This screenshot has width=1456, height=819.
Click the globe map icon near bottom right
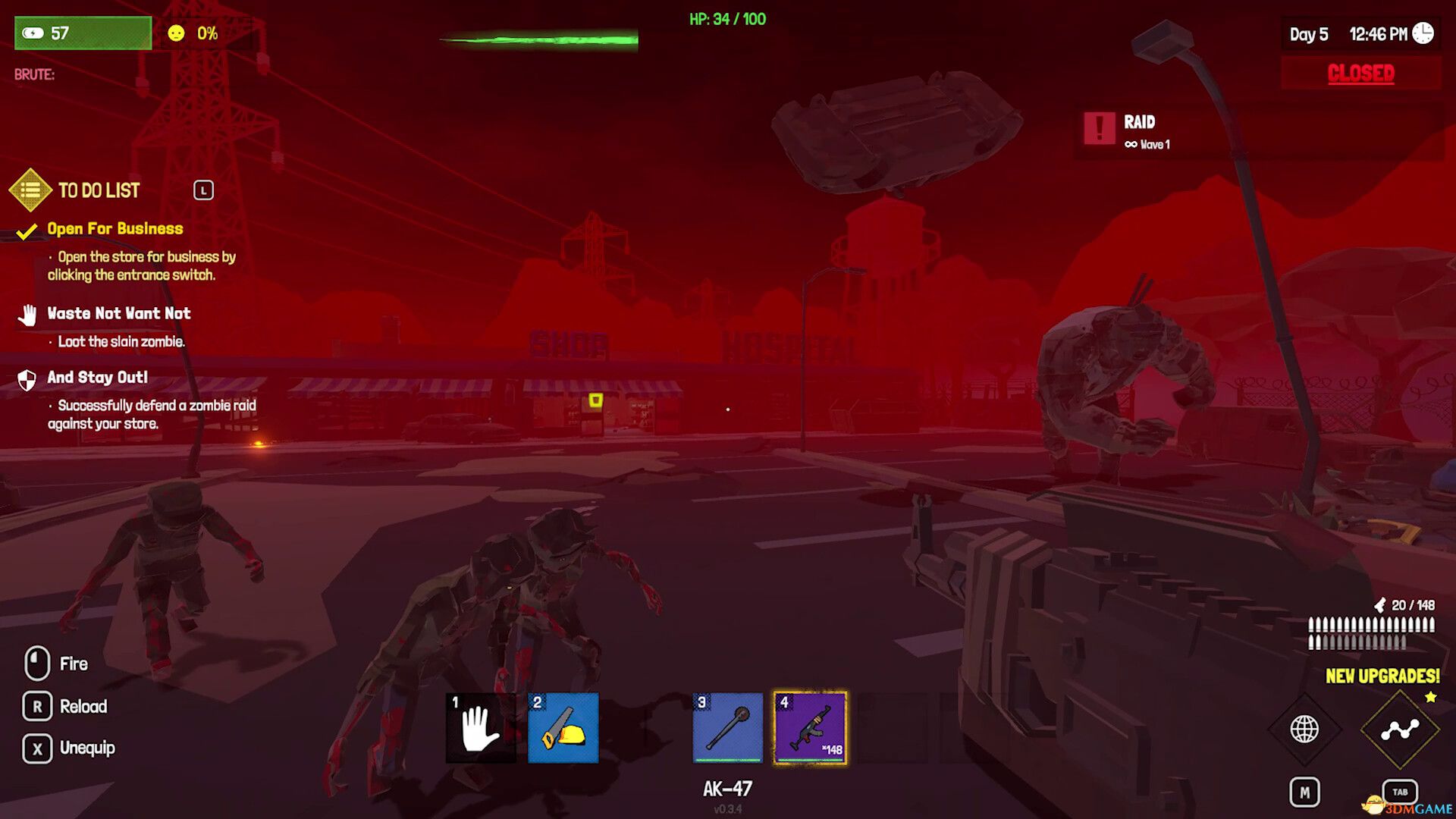point(1306,730)
